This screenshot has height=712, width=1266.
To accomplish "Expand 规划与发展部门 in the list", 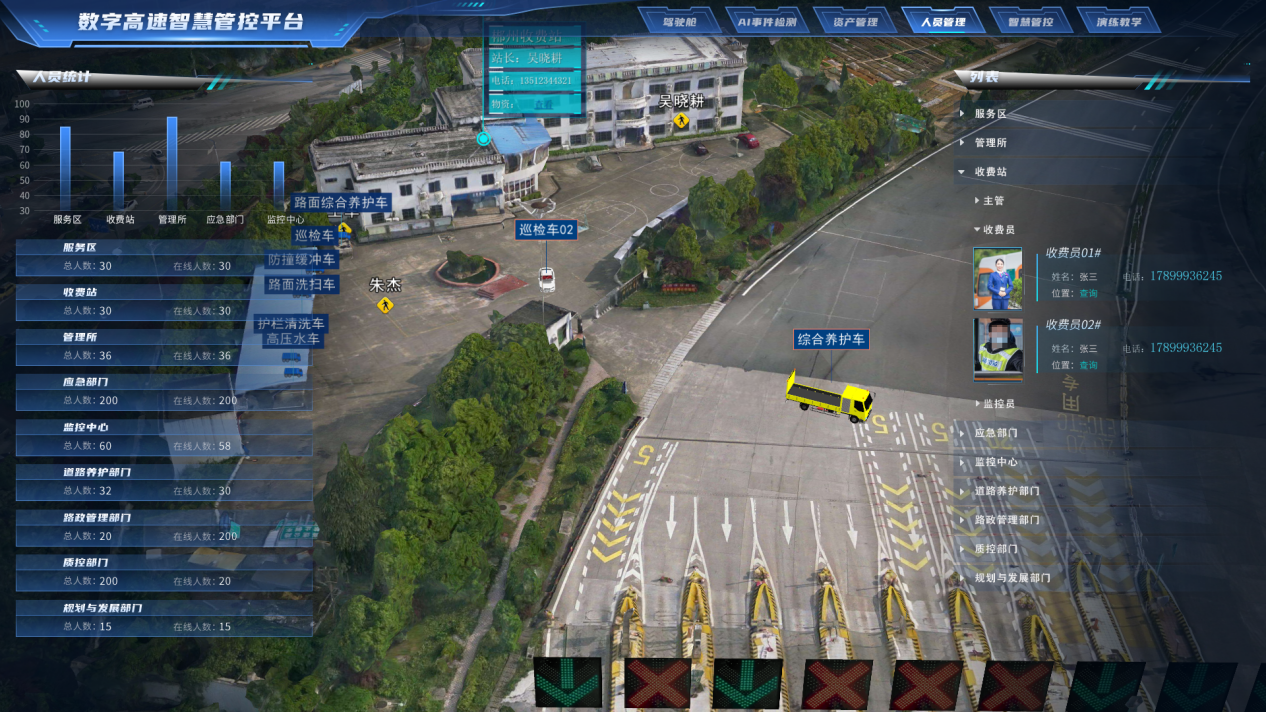I will 1012,578.
